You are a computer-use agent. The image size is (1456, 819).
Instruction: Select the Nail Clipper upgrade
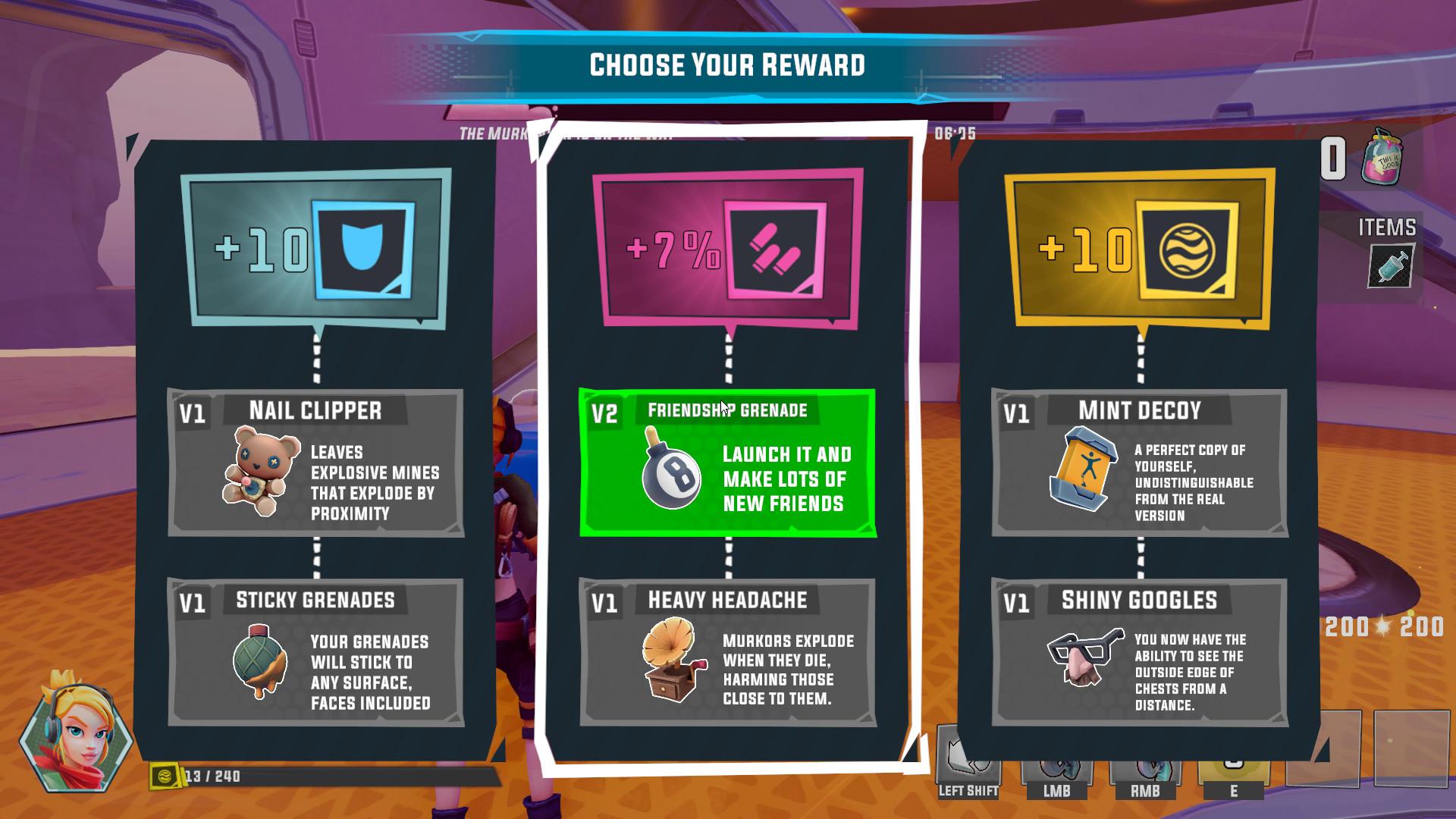click(x=315, y=463)
